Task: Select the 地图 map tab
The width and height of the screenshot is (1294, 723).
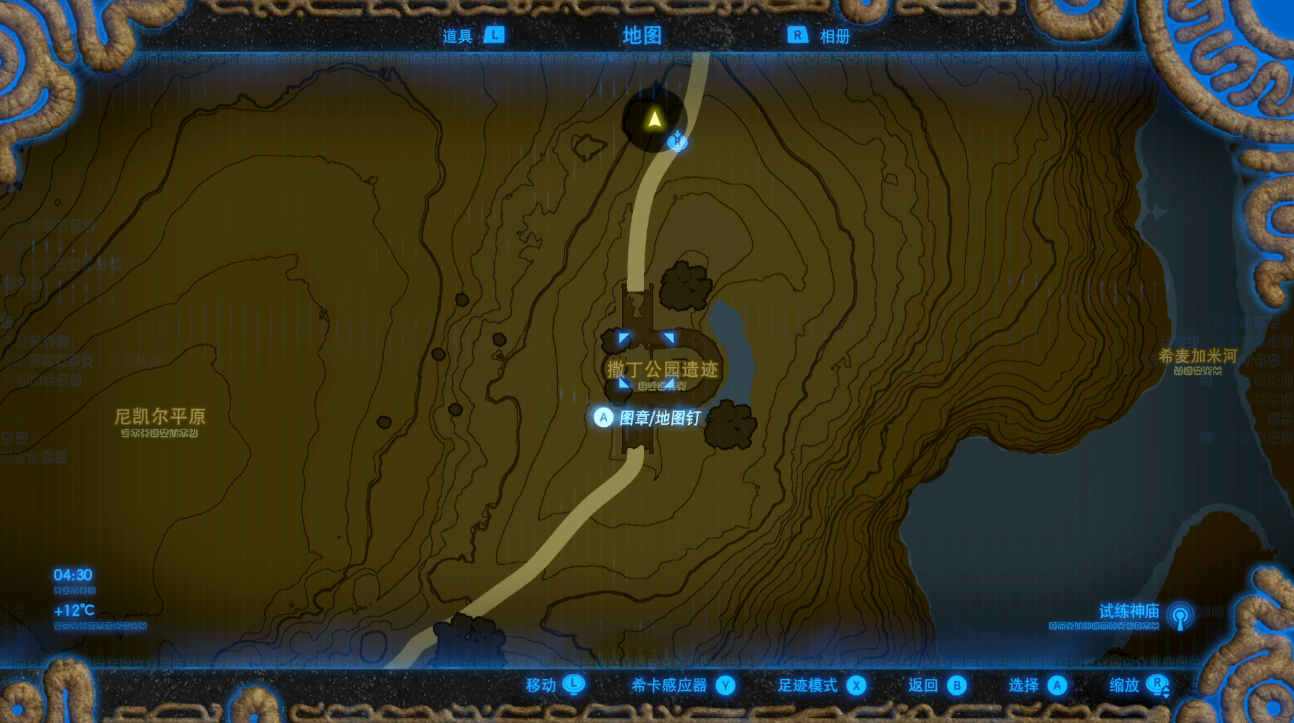Action: [642, 36]
